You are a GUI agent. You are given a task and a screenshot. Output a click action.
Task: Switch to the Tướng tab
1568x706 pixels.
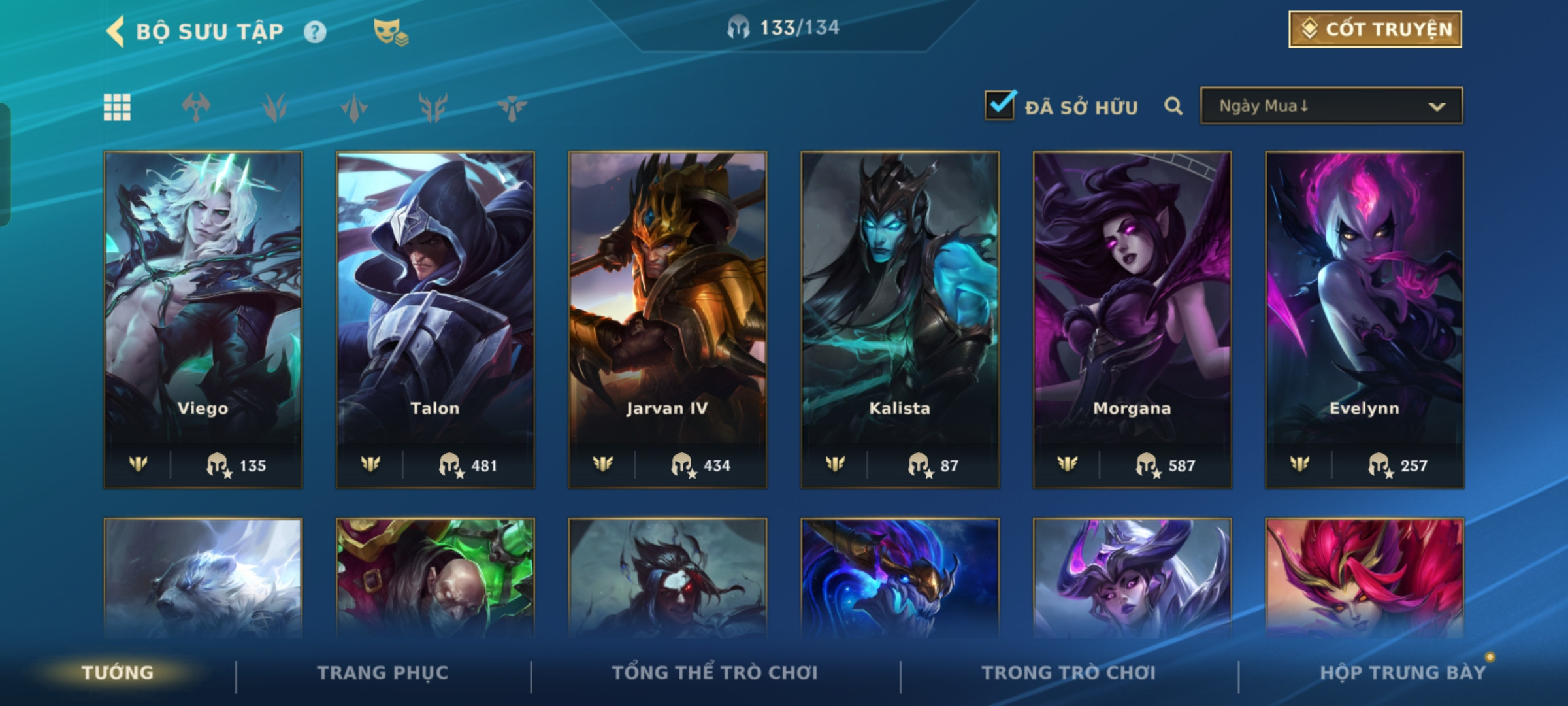pos(118,673)
